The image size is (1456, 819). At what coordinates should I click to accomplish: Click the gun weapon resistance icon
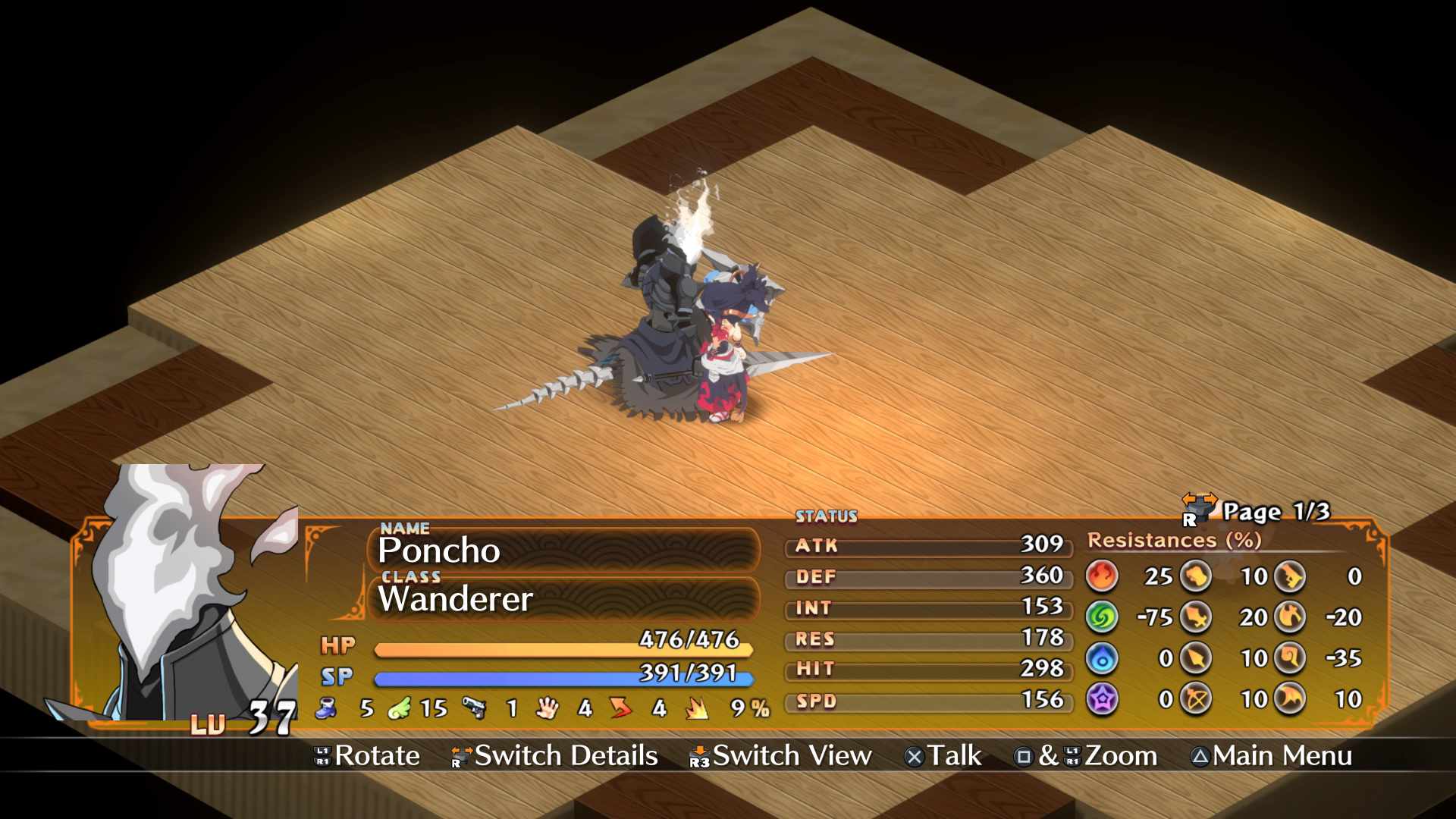pos(1289,576)
